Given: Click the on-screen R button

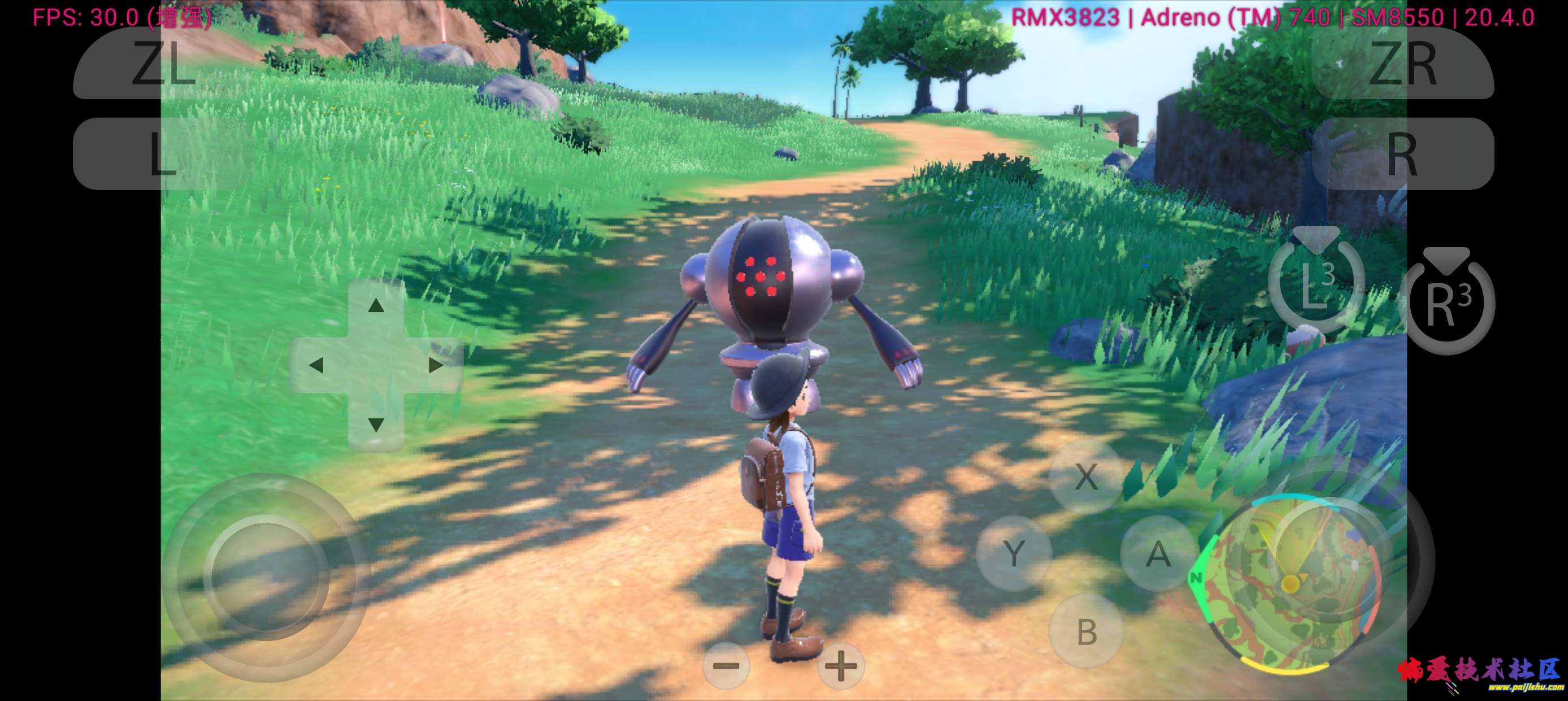Looking at the screenshot, I should (1402, 153).
